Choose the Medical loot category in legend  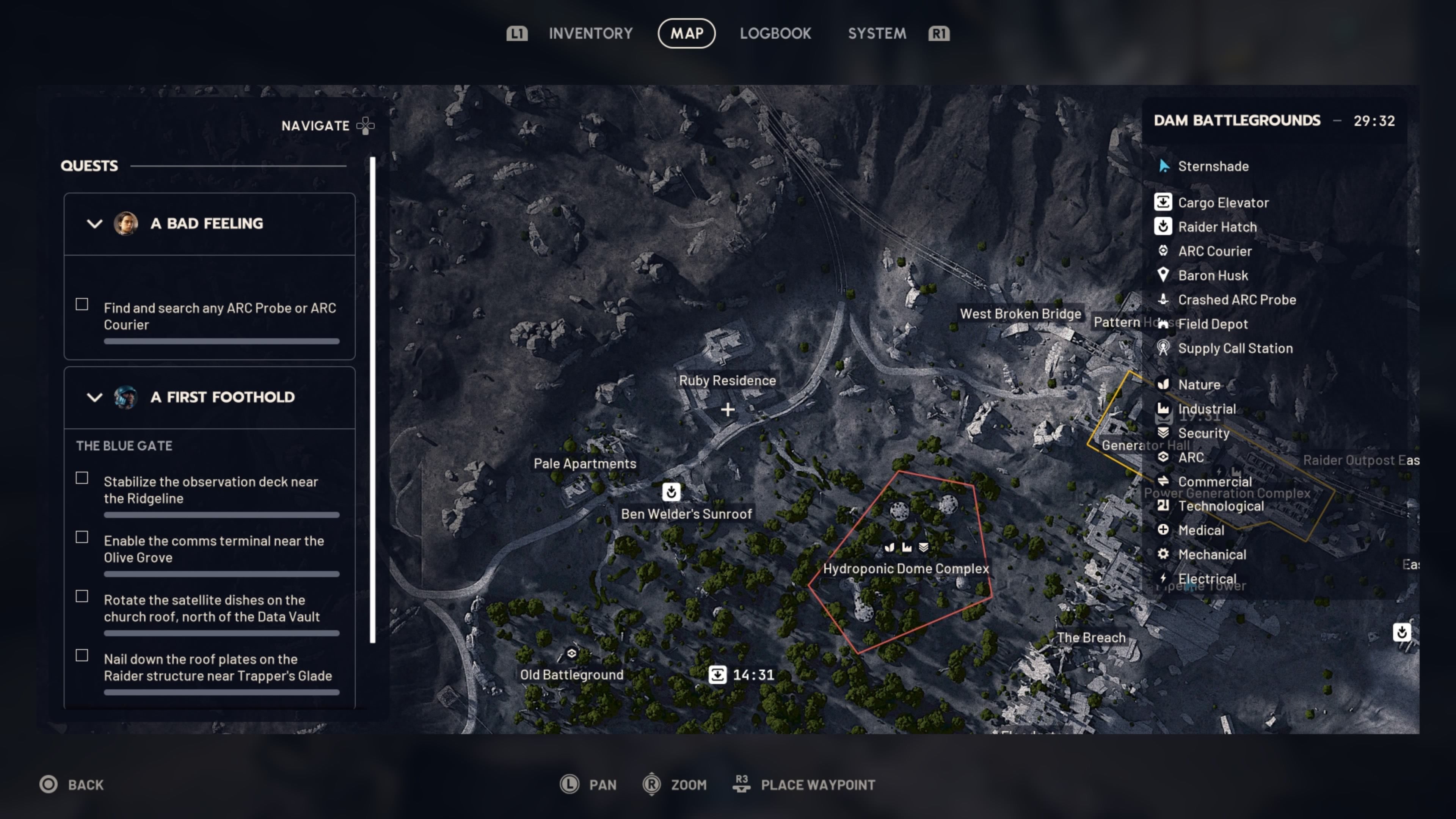[x=1200, y=530]
